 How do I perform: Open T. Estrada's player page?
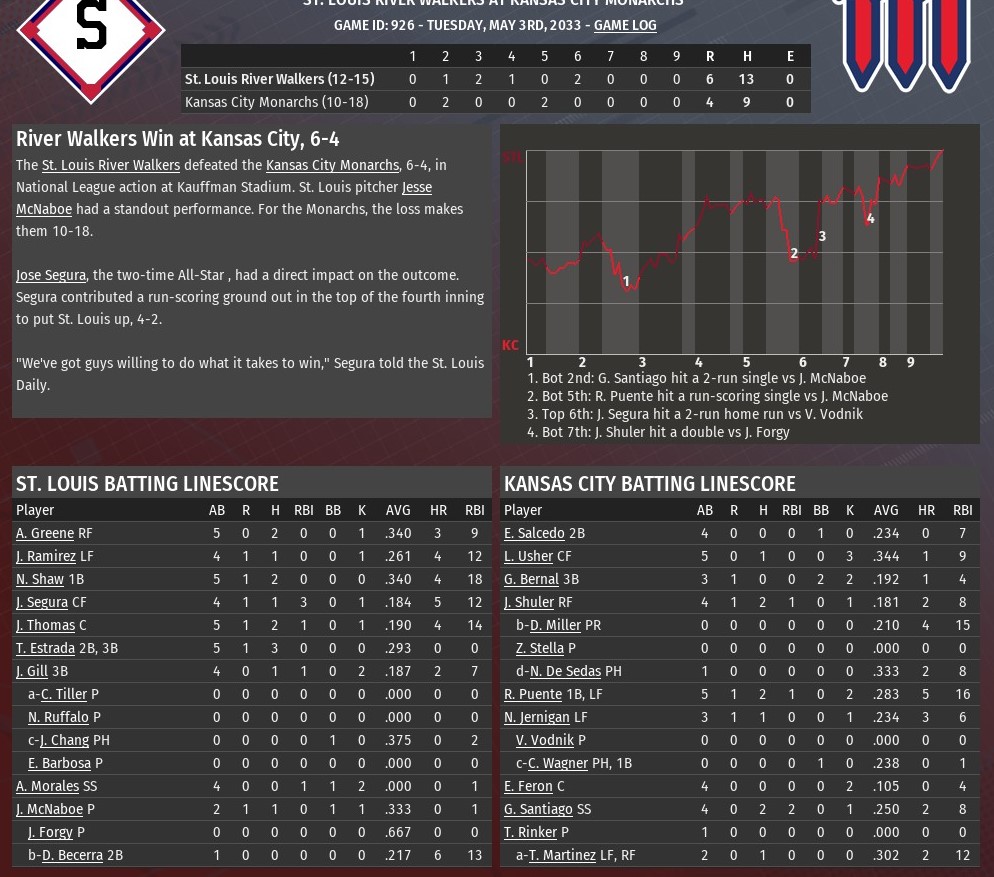pos(45,649)
